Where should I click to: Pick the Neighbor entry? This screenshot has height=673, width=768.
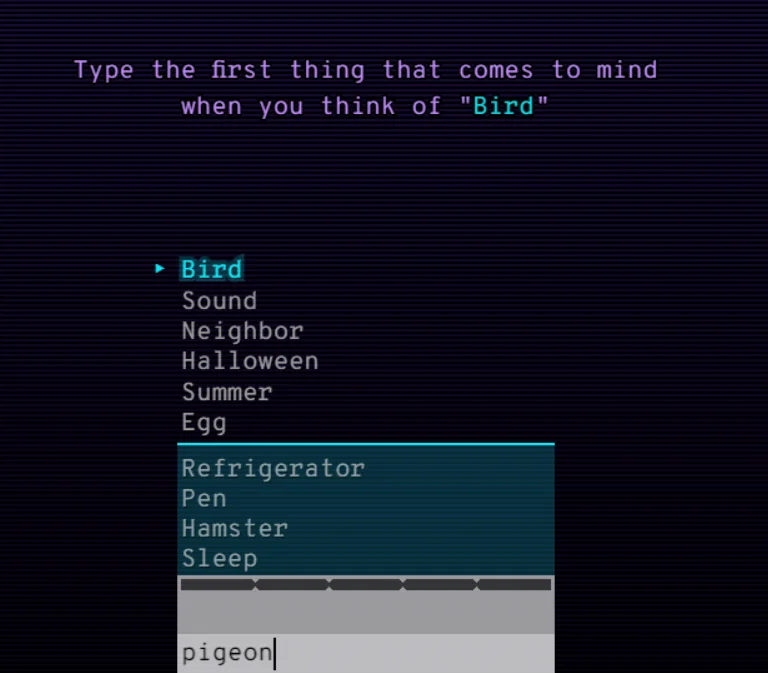coord(242,331)
